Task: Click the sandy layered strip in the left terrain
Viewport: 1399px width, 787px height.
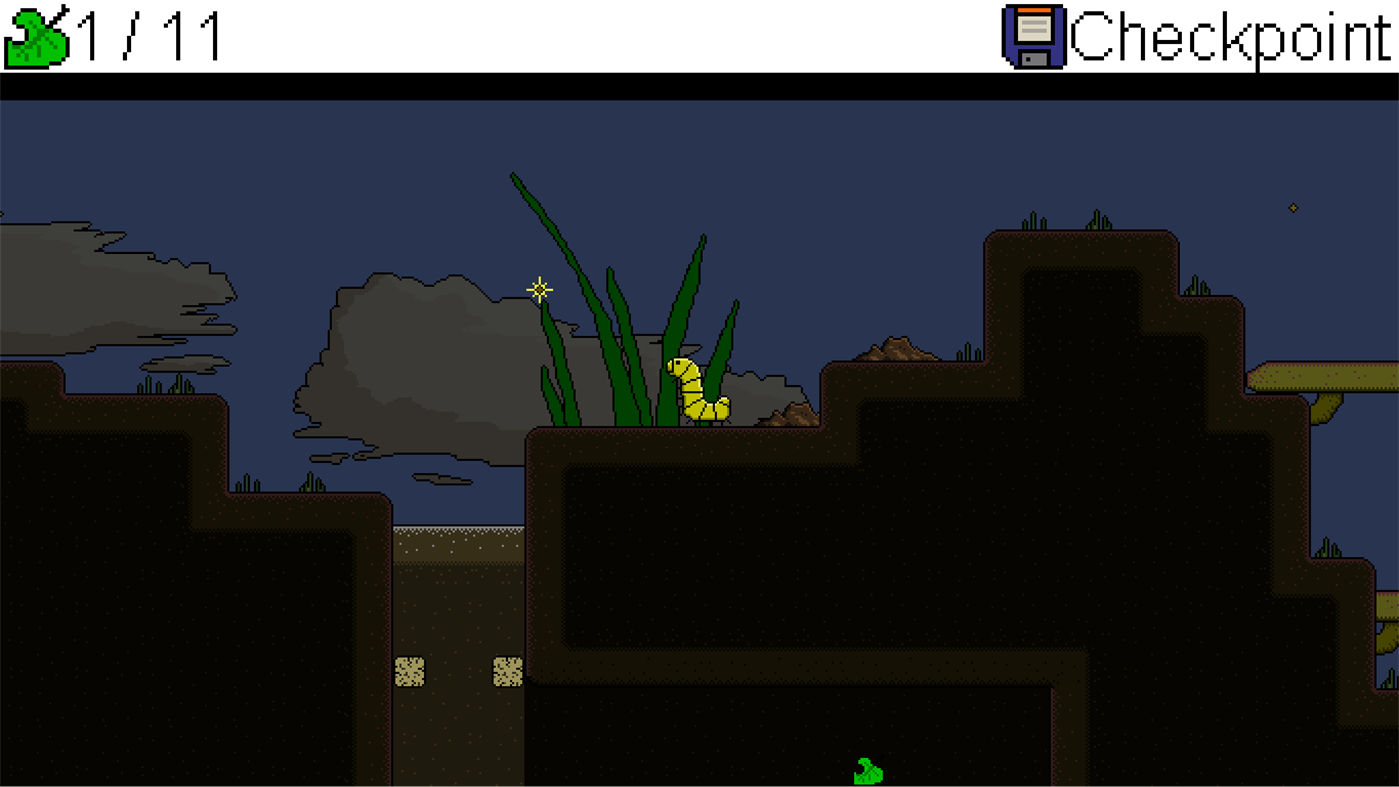Action: coord(460,543)
